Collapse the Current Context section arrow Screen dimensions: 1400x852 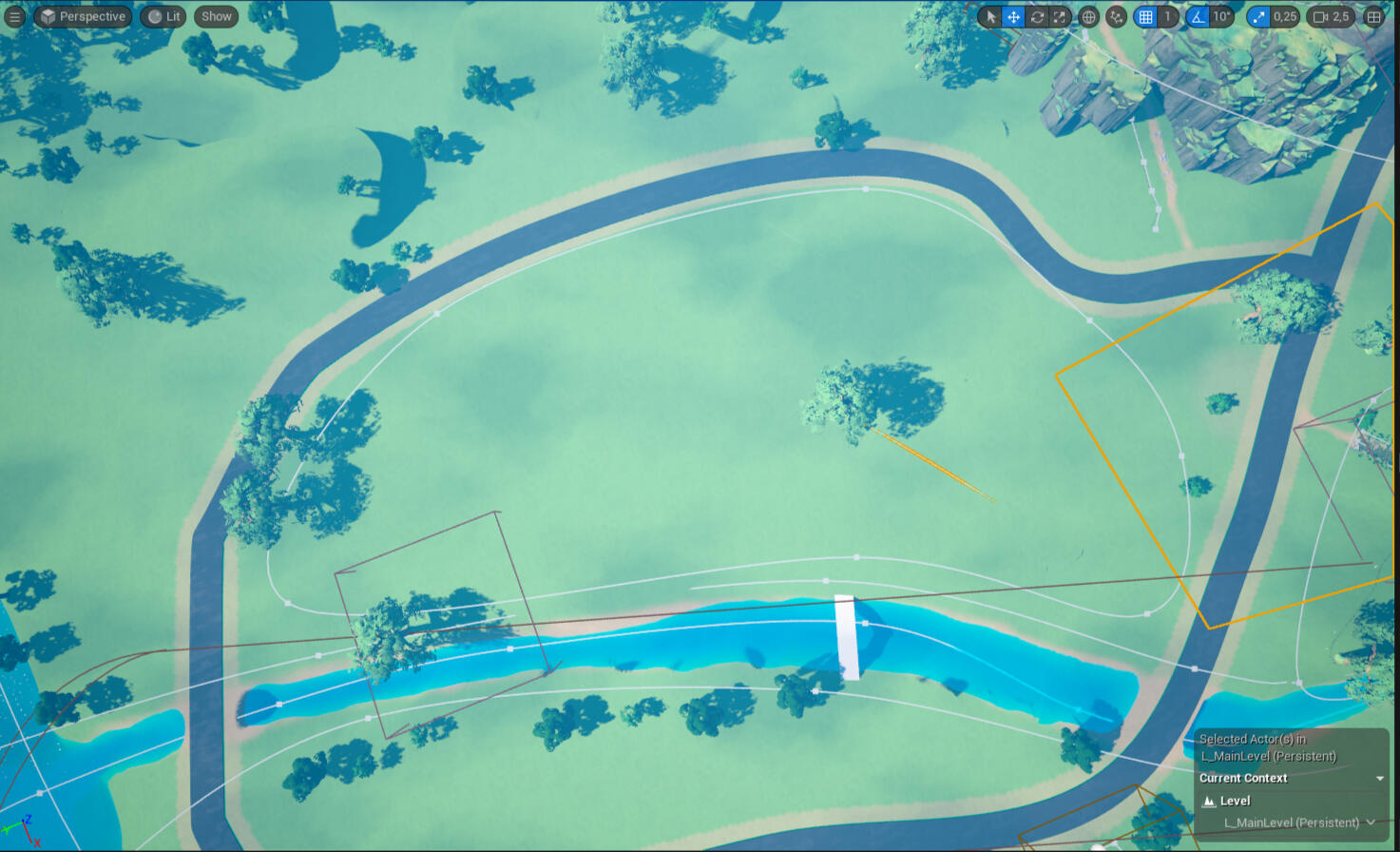click(1380, 779)
